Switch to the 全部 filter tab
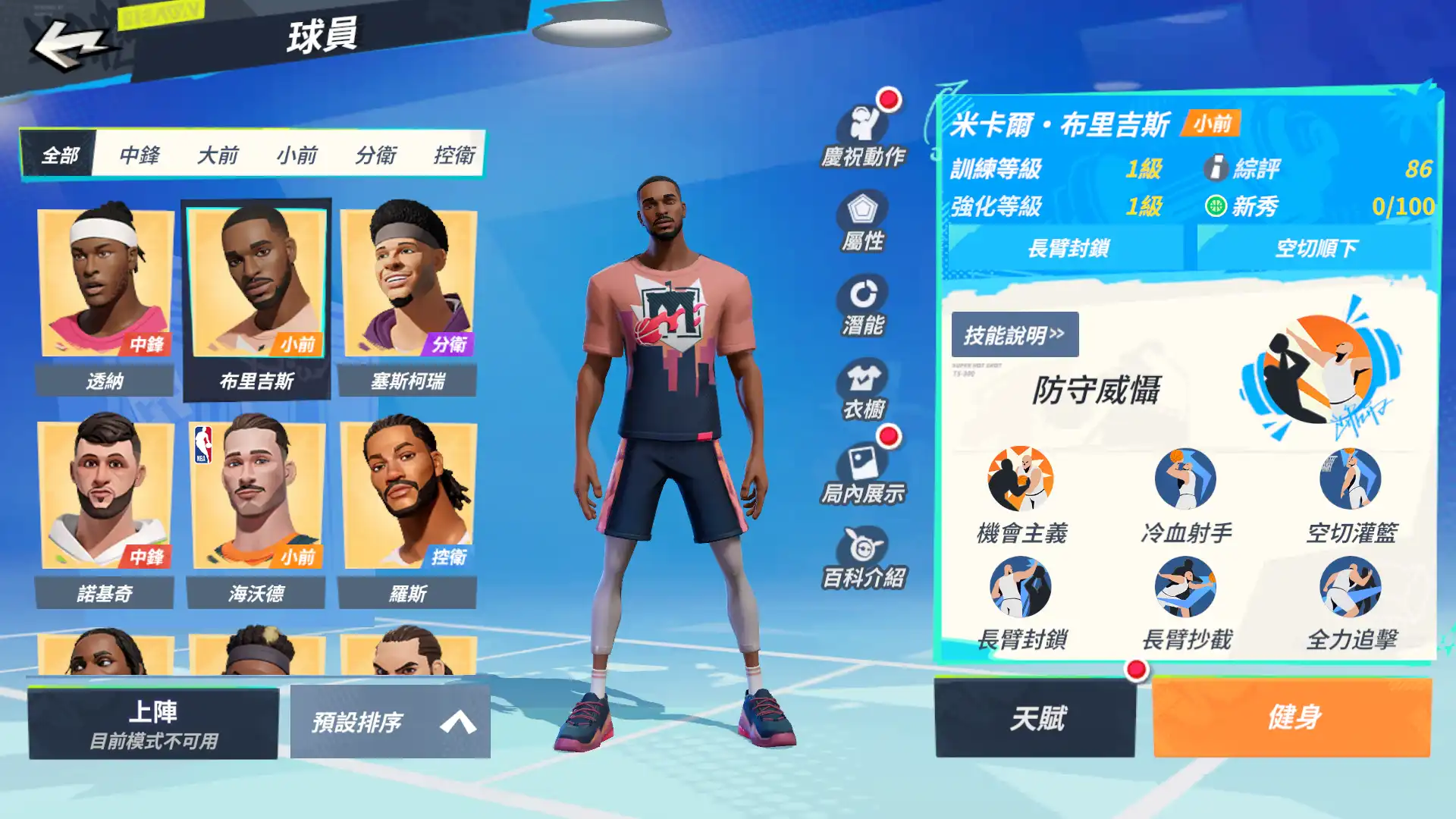The width and height of the screenshot is (1456, 819). coord(61,156)
